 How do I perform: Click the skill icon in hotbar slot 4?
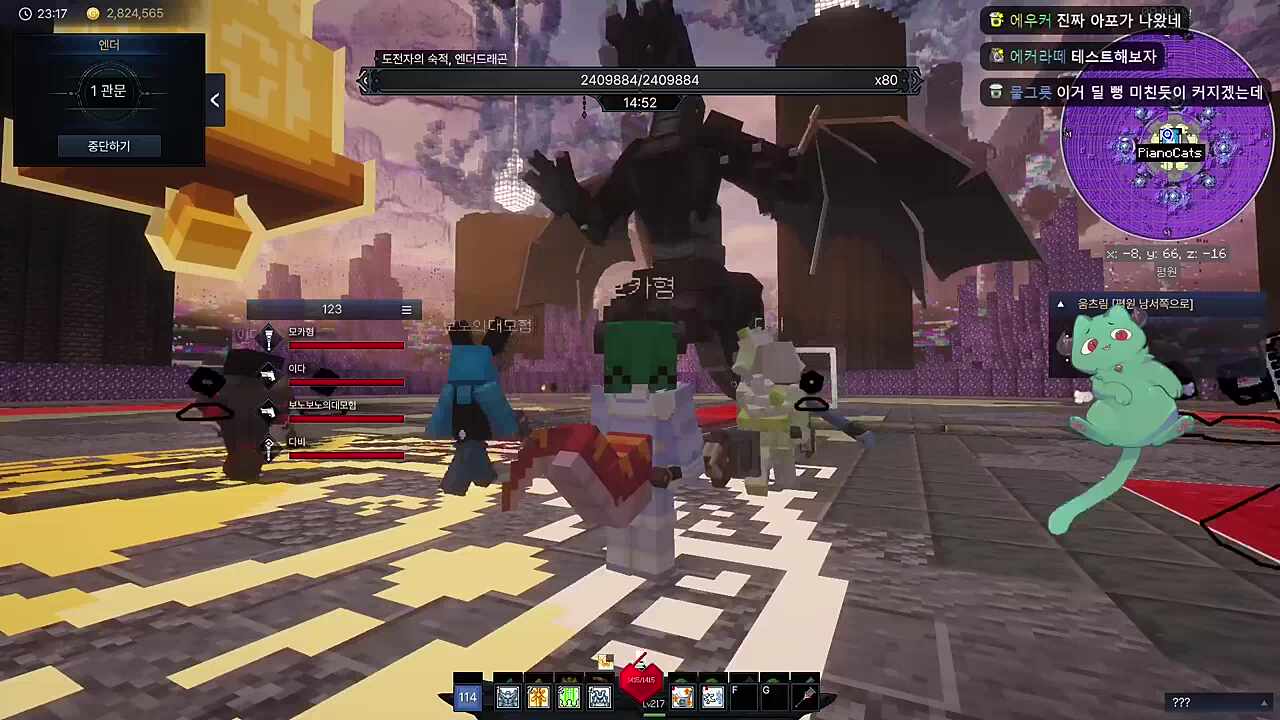pyautogui.click(x=599, y=695)
